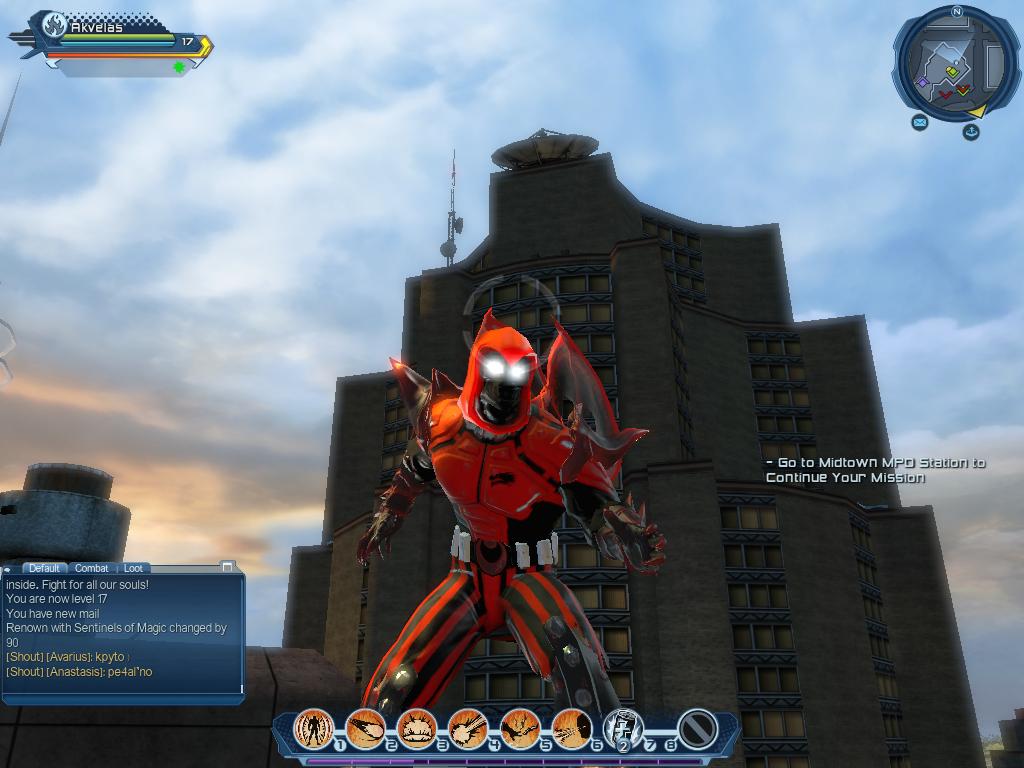Image resolution: width=1024 pixels, height=768 pixels.
Task: Cast the fiery blast ability in slot 4
Action: click(x=467, y=729)
